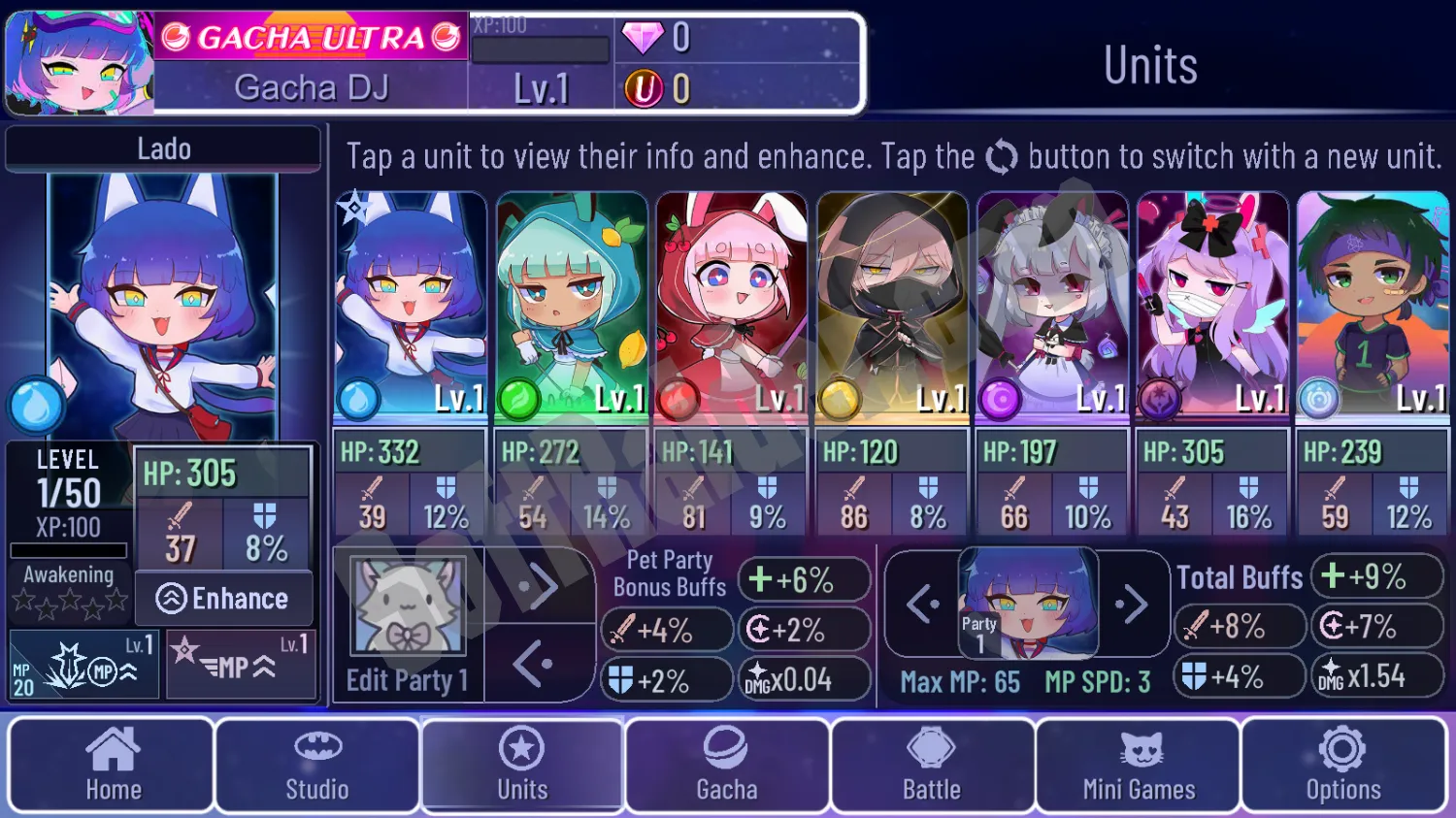Screen dimensions: 1456x818
Task: Select the Units tab
Action: coord(522,765)
